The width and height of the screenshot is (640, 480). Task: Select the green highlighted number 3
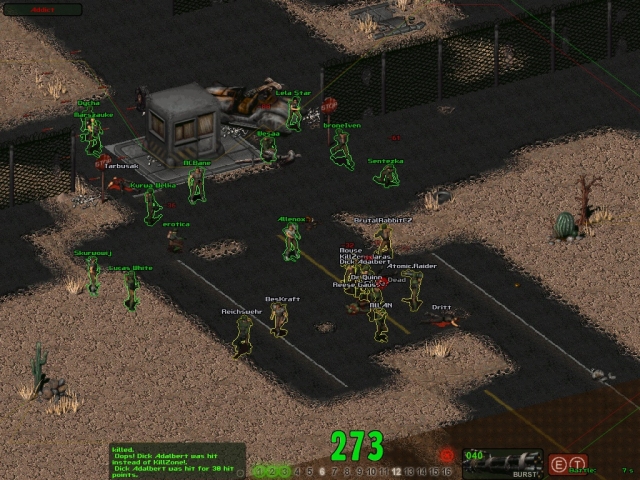[x=284, y=470]
